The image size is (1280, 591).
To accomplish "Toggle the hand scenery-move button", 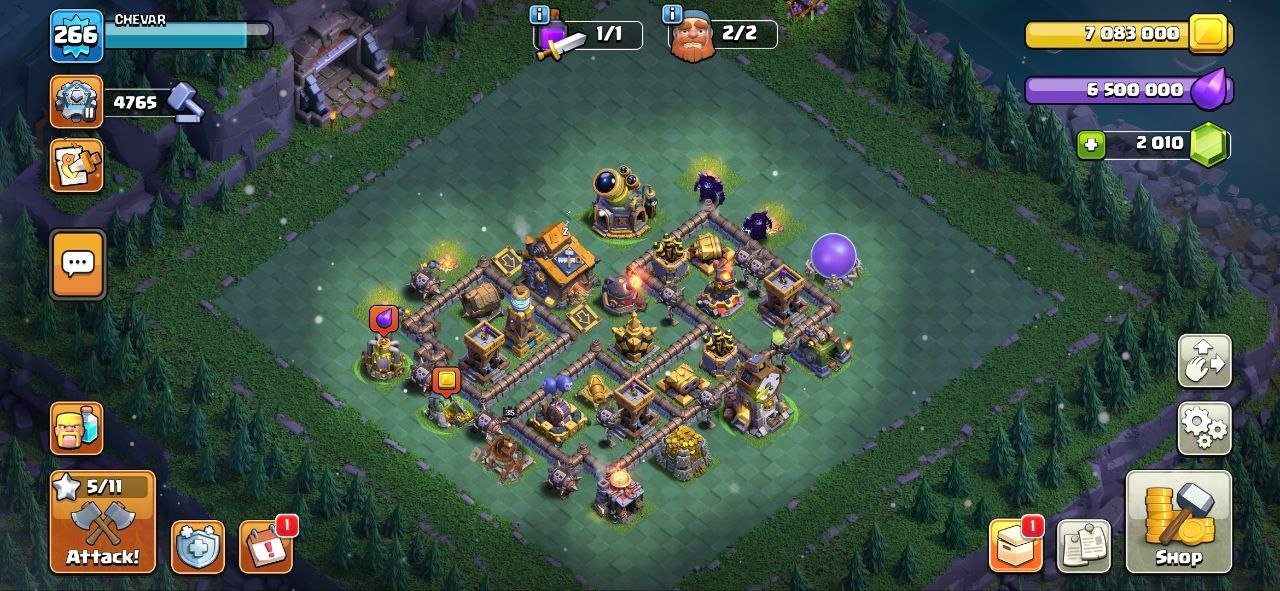I will 1205,361.
